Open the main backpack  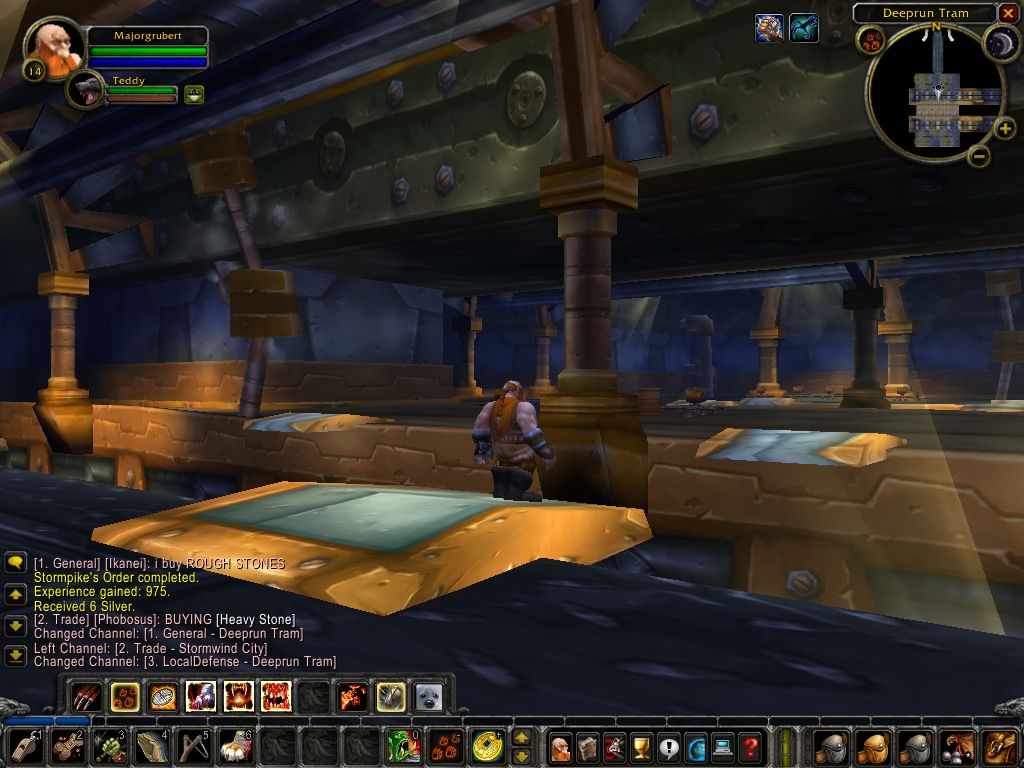tap(998, 746)
